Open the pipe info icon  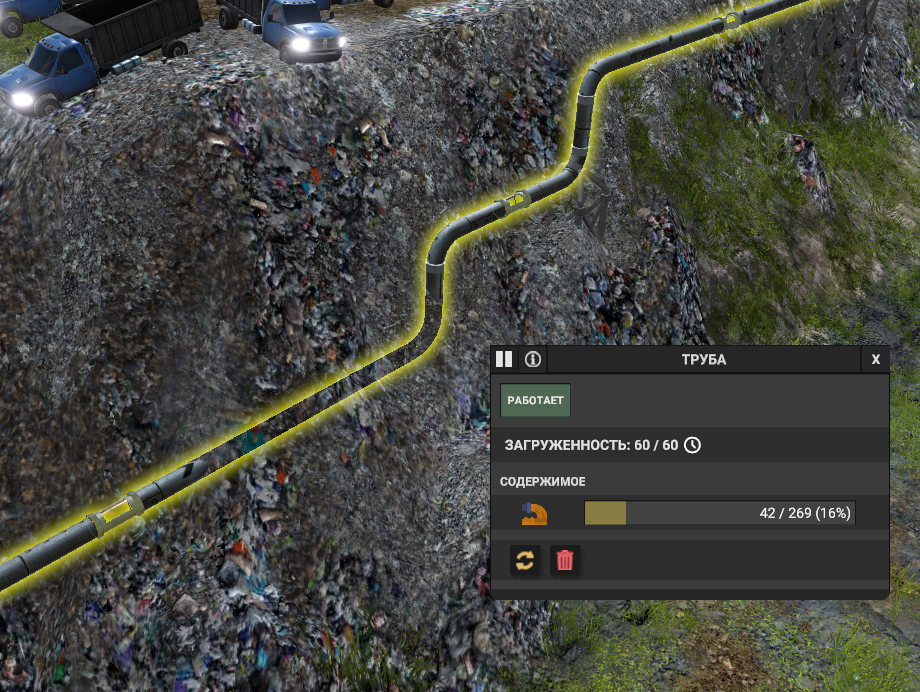tap(533, 359)
